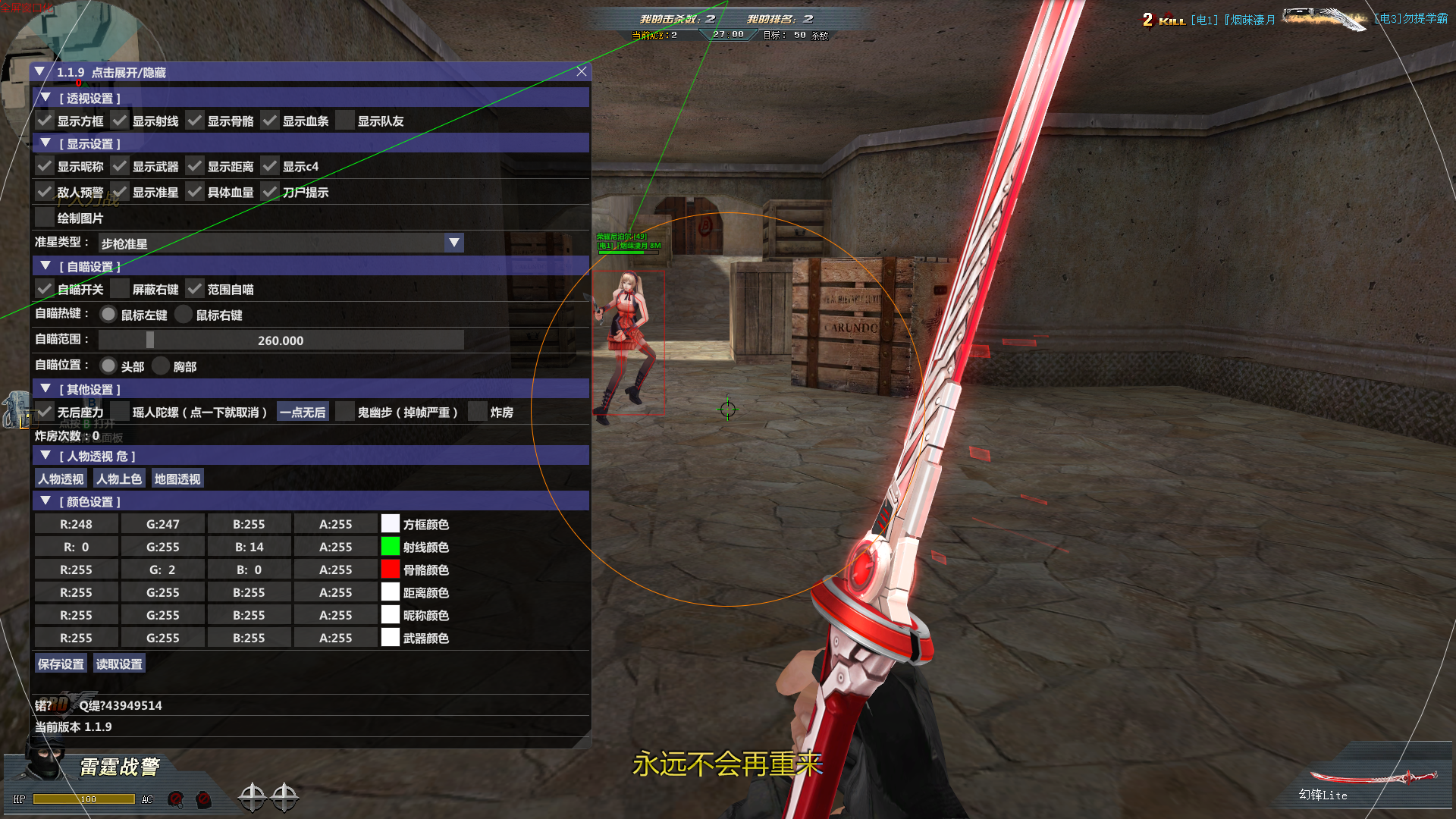
Task: Pick the green 射线颜色 color swatch
Action: click(390, 546)
